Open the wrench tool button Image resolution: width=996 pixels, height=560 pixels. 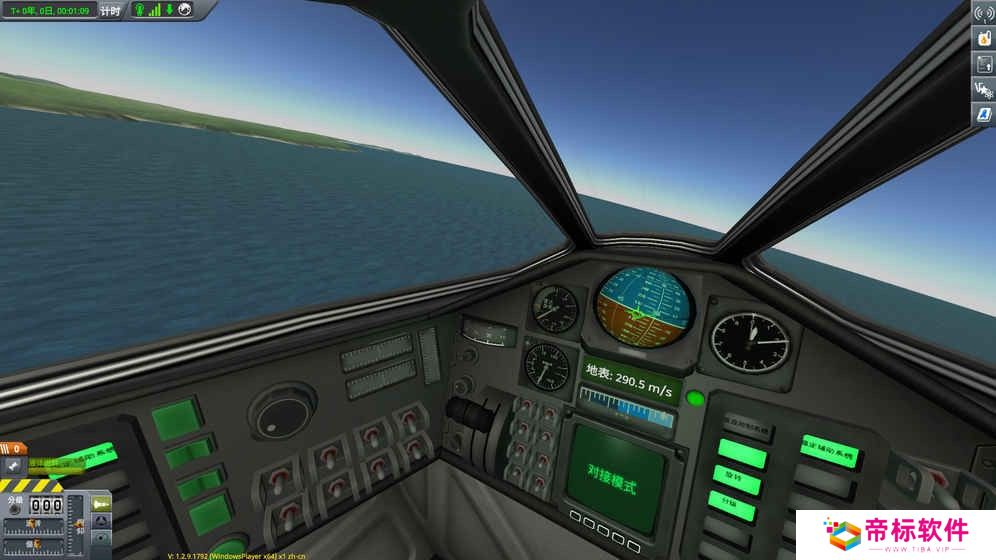pos(12,466)
